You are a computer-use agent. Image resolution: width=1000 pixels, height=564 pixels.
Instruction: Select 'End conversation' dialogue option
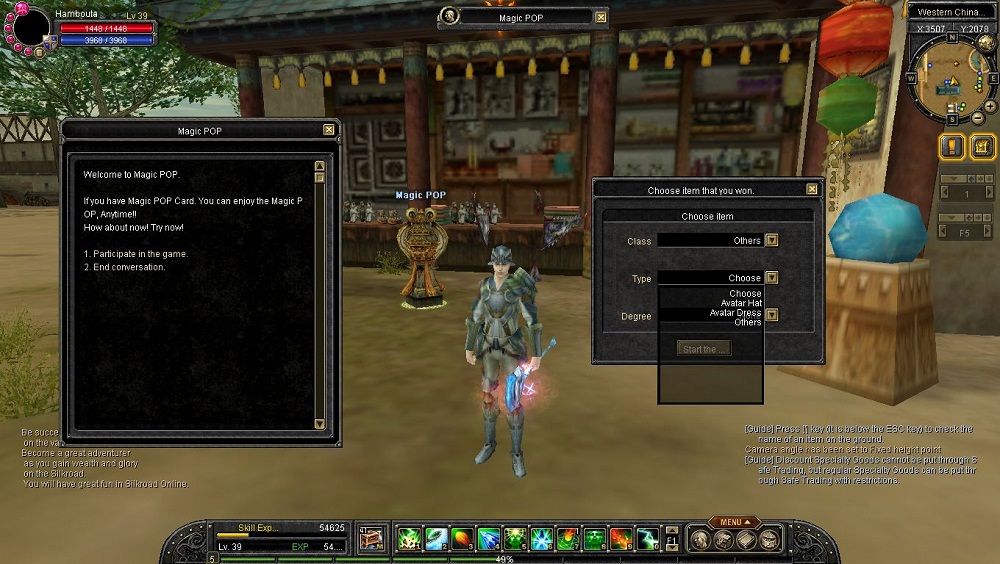coord(125,267)
